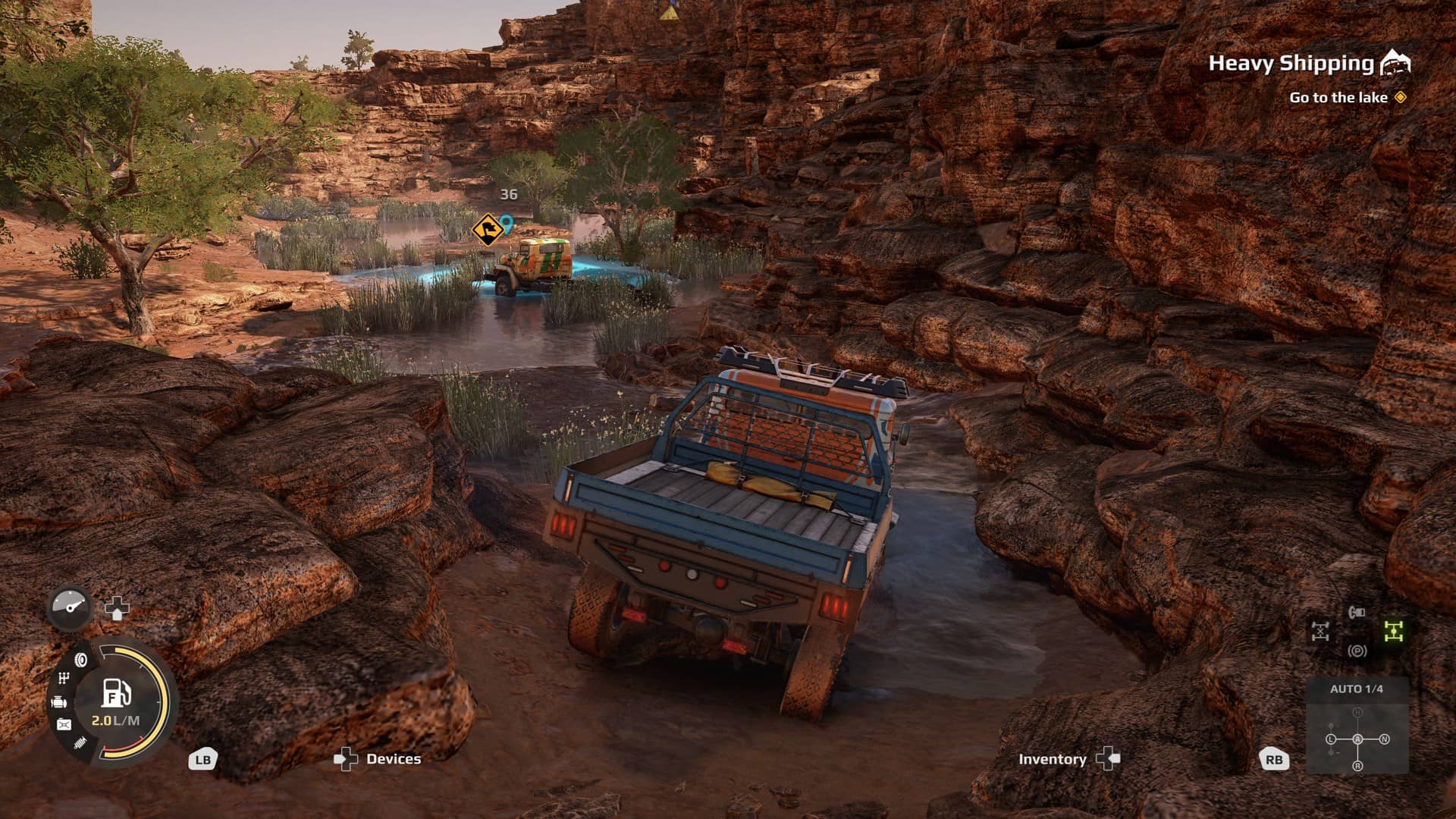Check the tire damage indicator
This screenshot has height=819, width=1456.
(80, 660)
